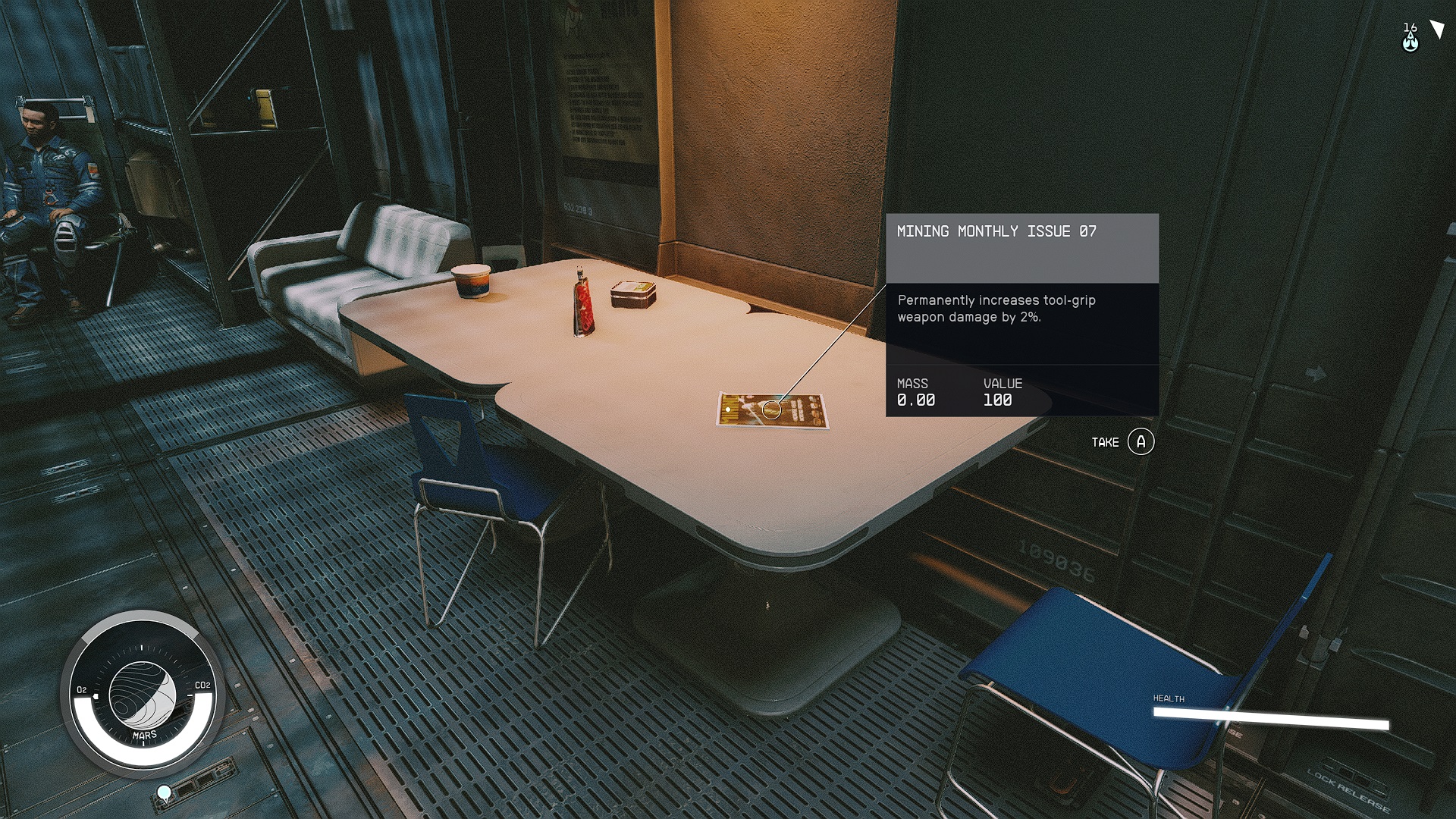The width and height of the screenshot is (1456, 819).
Task: Click the CO2 indicator on the environment gauge
Action: click(x=202, y=686)
